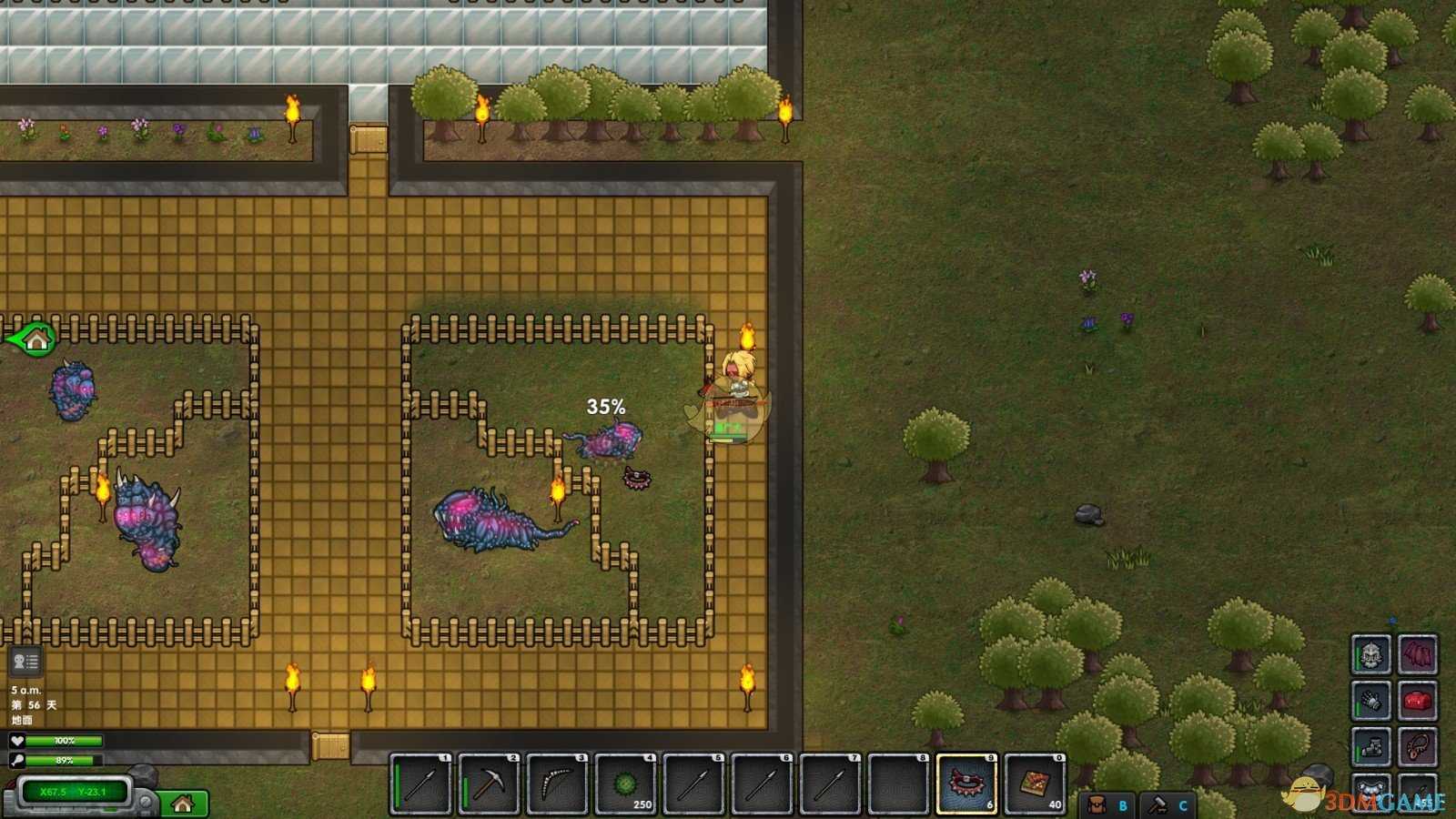Select the spear in hotbar slot 1
This screenshot has height=819, width=1456.
(420, 784)
